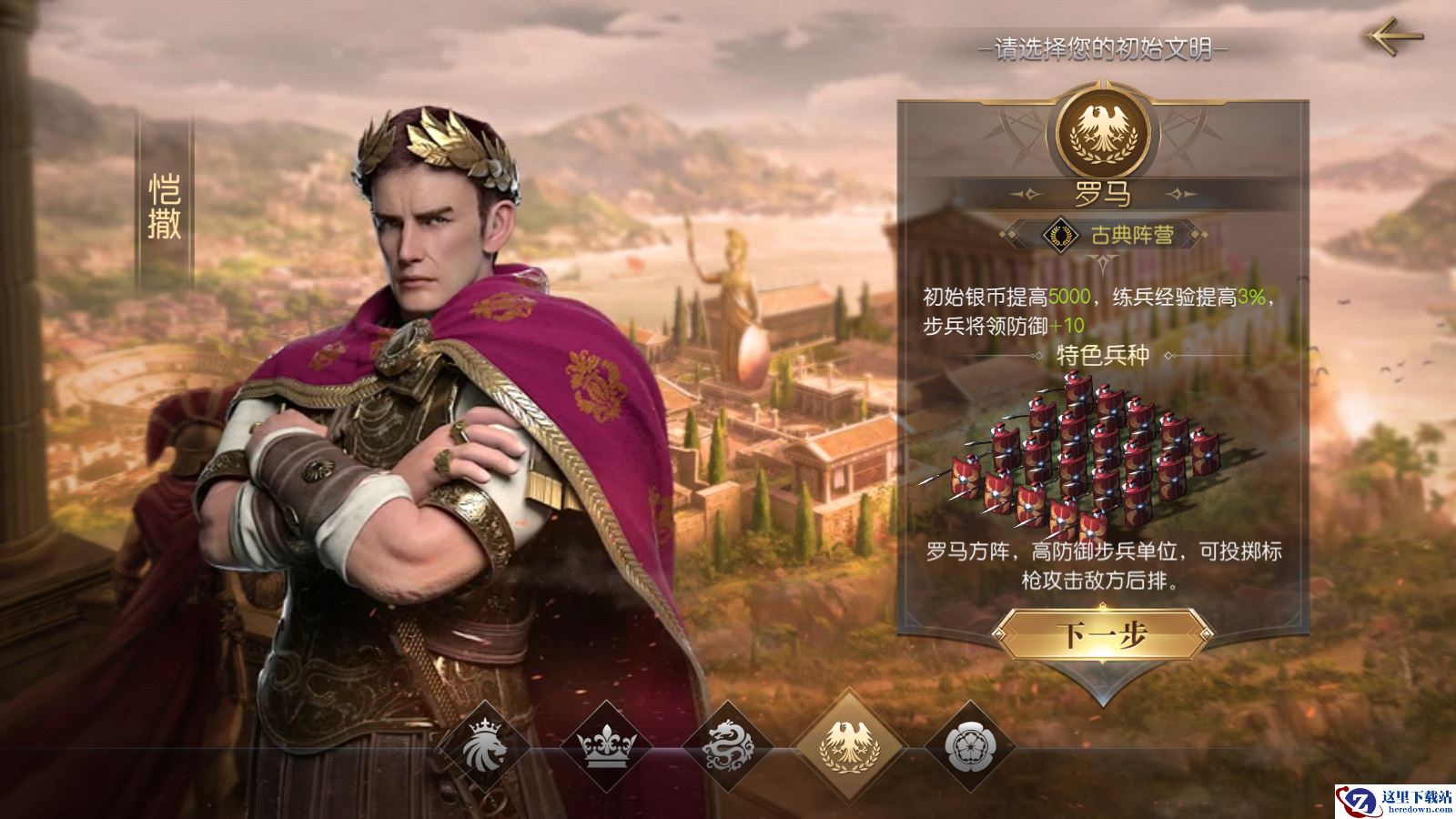This screenshot has width=1456, height=819.
Task: Click the 下一步 (Next) button
Action: [1102, 636]
